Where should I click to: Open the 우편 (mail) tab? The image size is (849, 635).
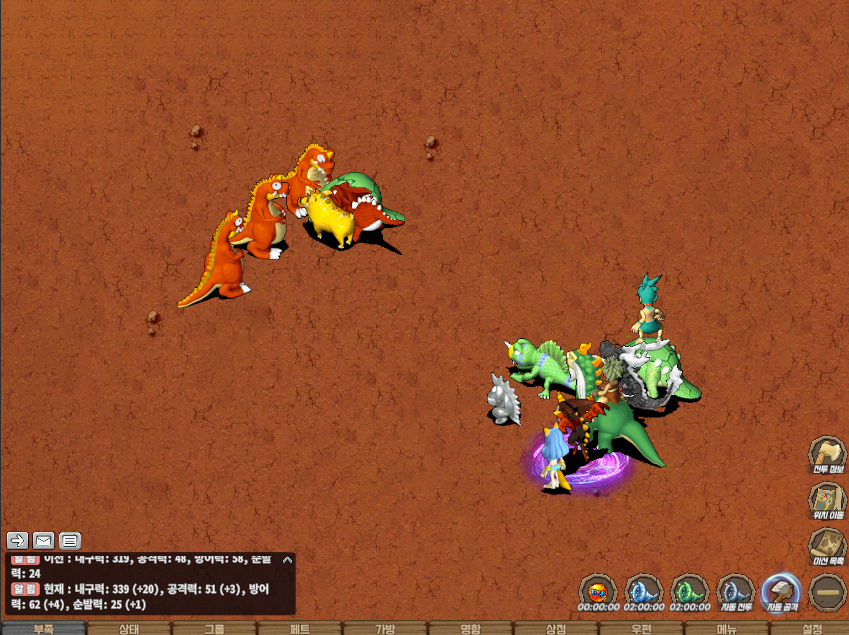(641, 628)
